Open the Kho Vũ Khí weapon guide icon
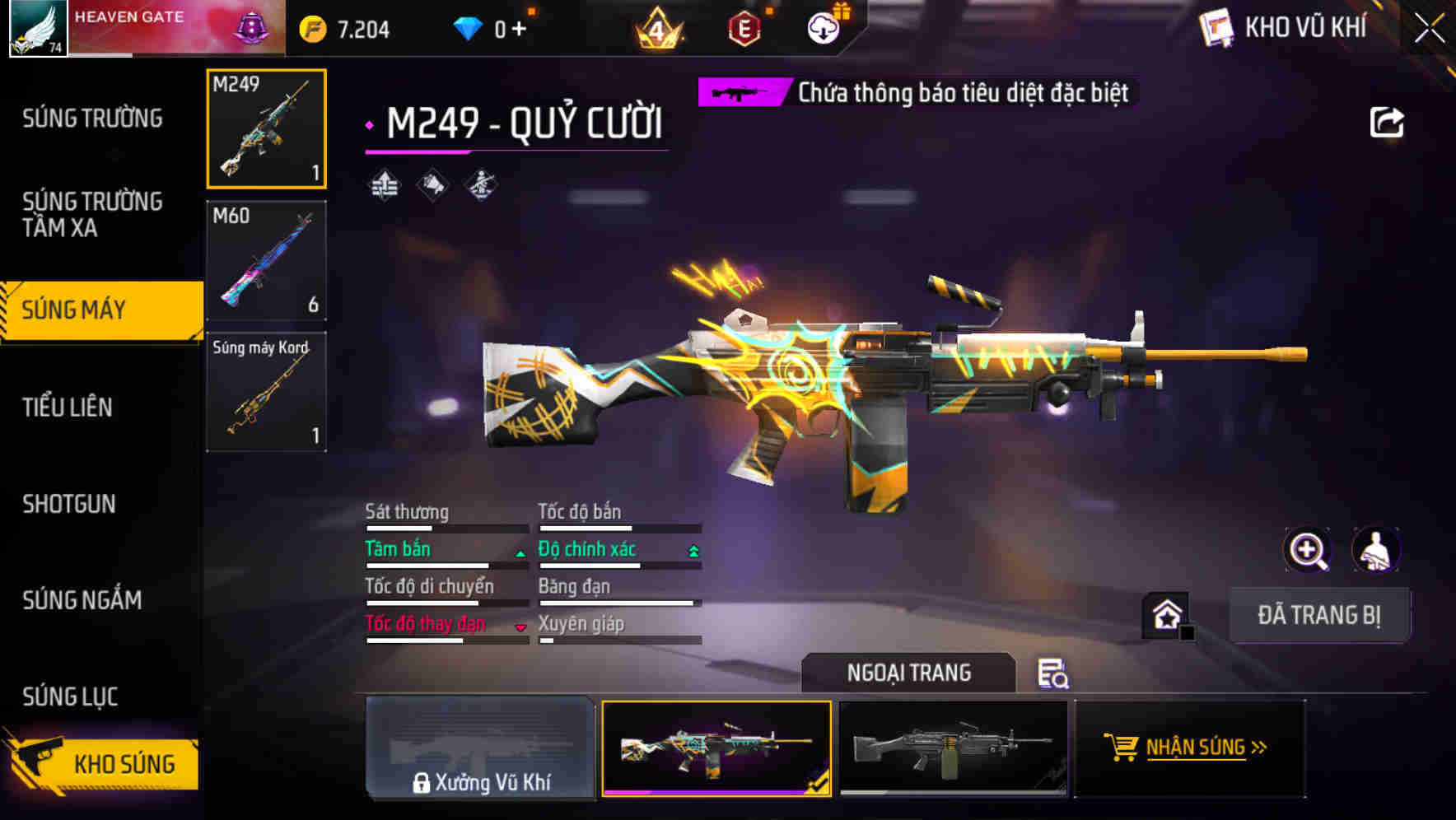 click(x=1217, y=28)
